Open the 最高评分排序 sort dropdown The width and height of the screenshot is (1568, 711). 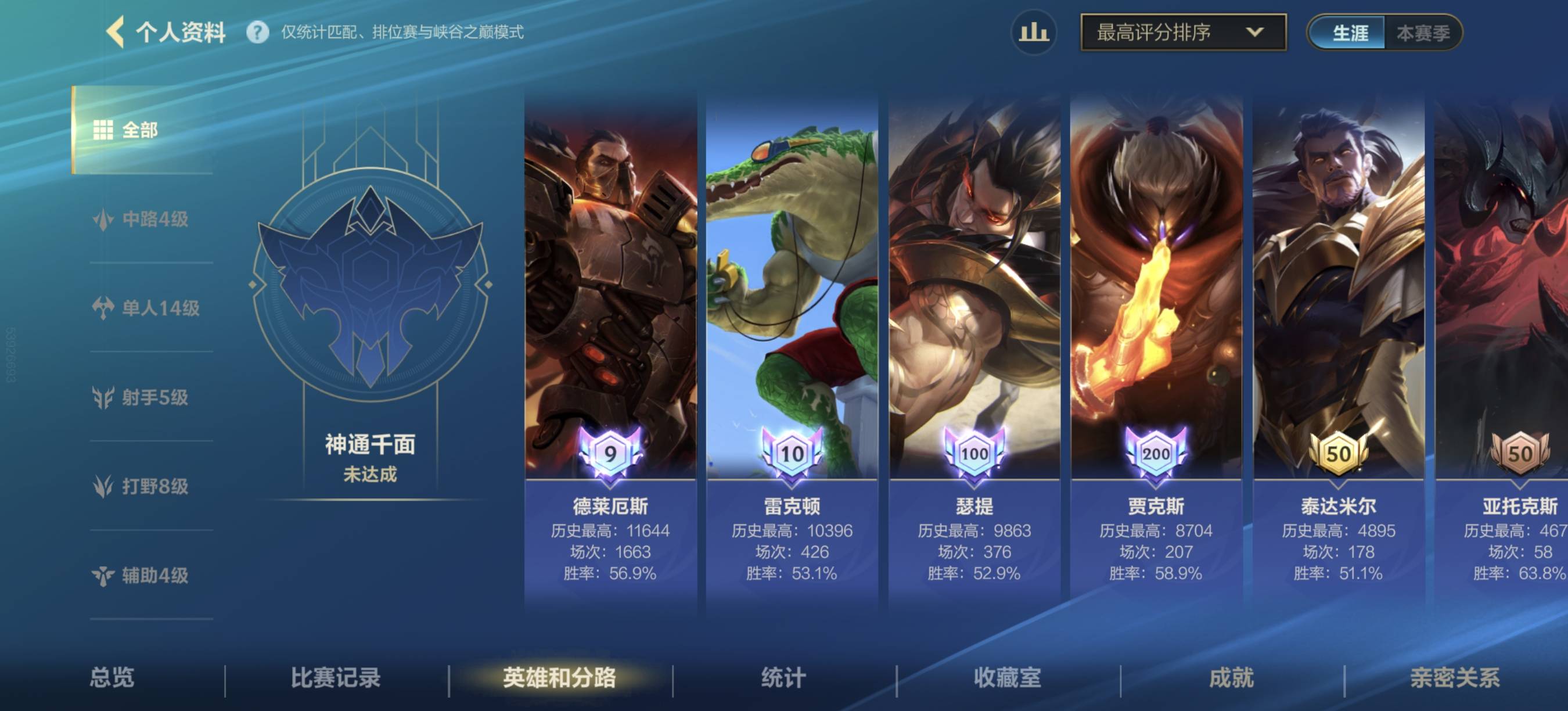coord(1182,33)
